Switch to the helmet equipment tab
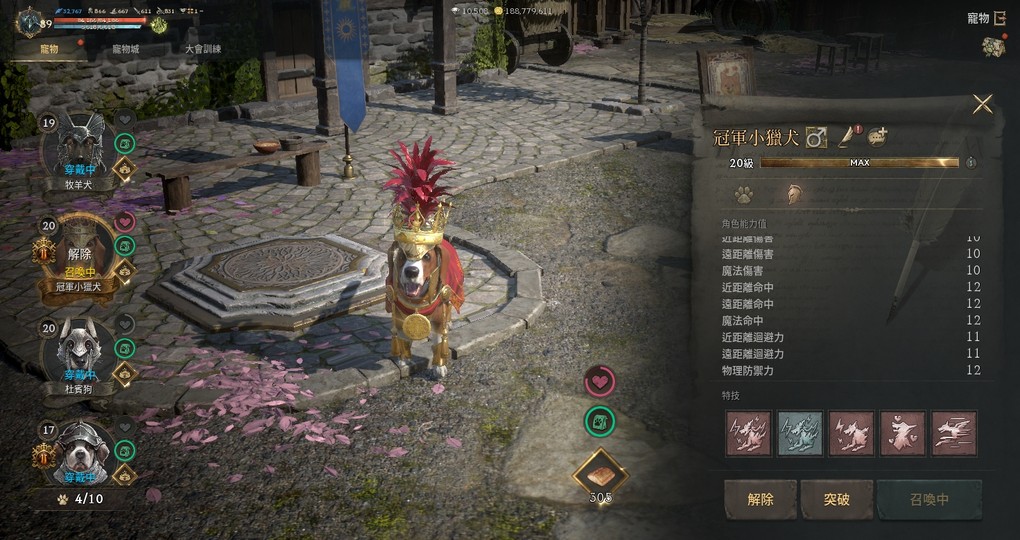Image resolution: width=1020 pixels, height=540 pixels. pyautogui.click(x=792, y=194)
